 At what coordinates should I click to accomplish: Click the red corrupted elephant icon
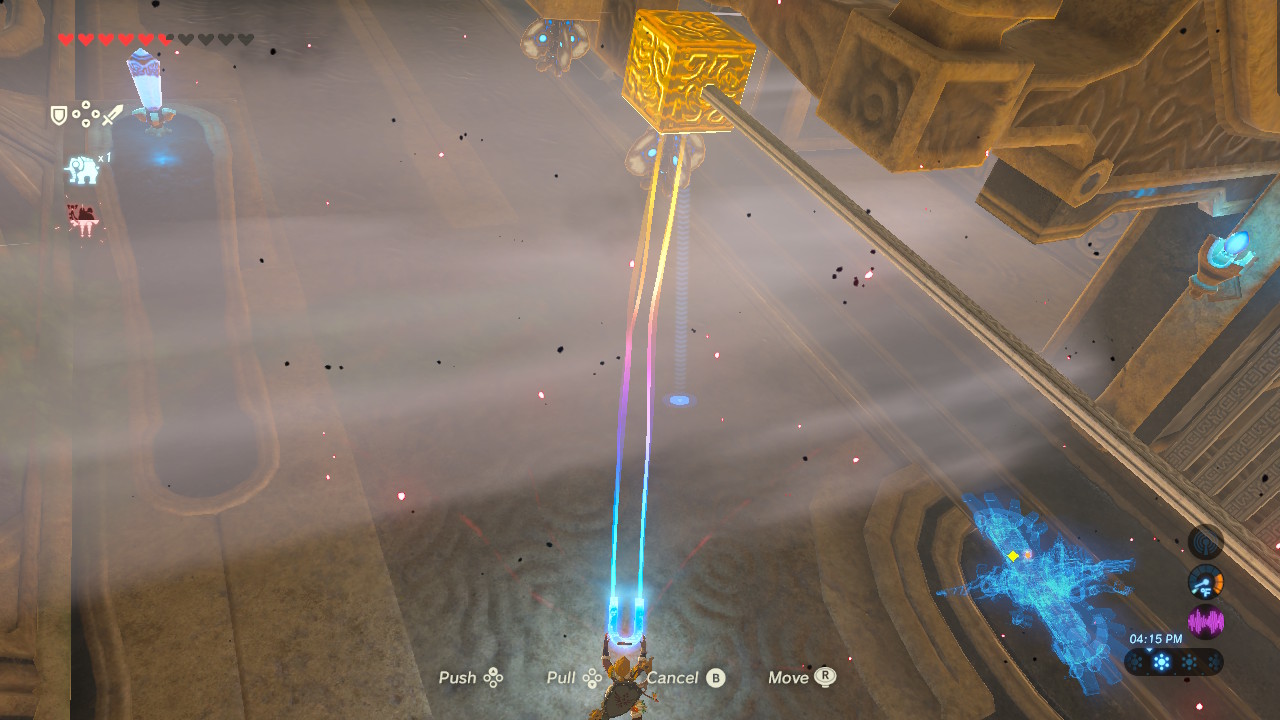click(x=80, y=218)
